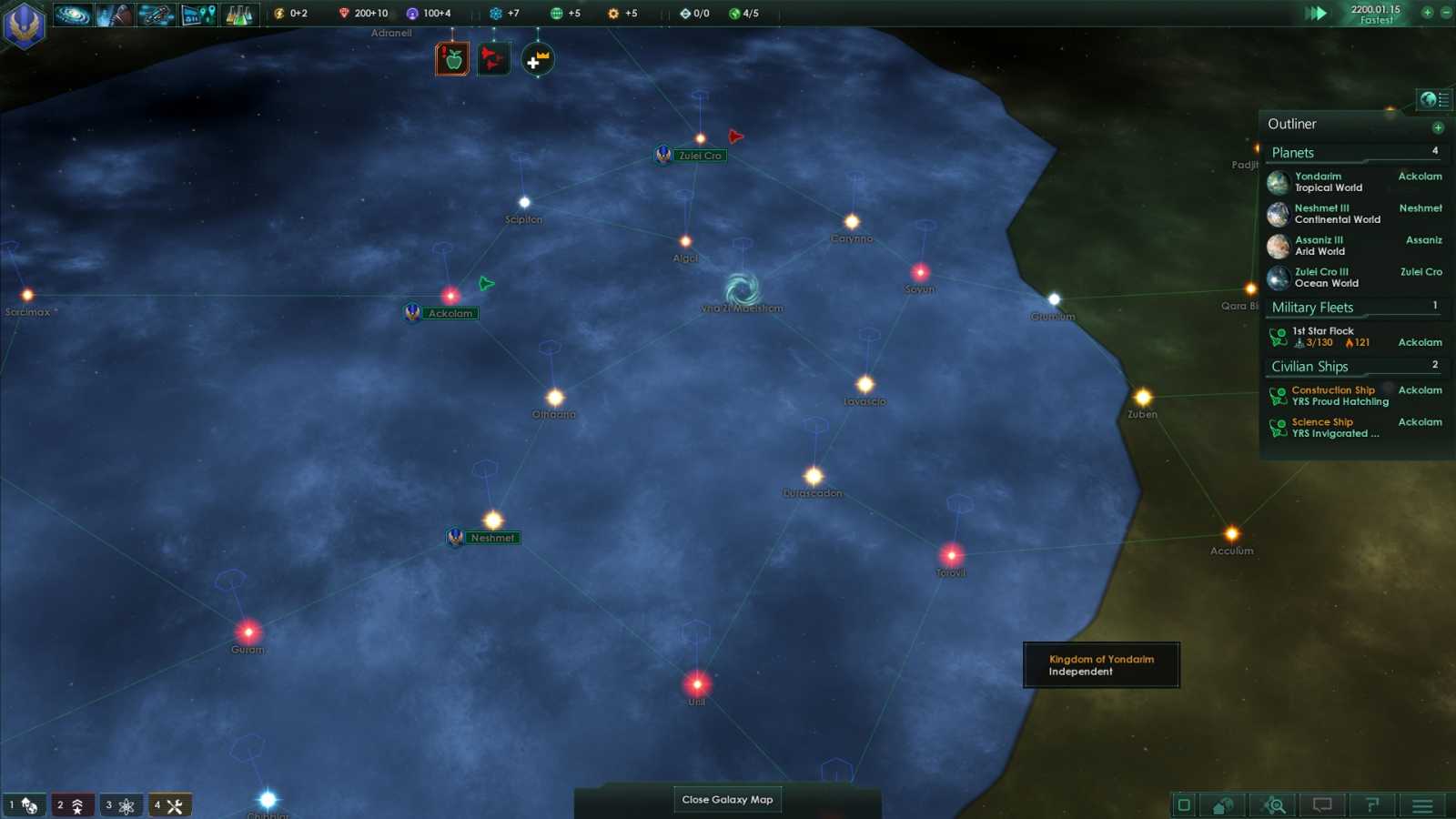The width and height of the screenshot is (1456, 819).
Task: Select the technology research flasks icon
Action: pyautogui.click(x=240, y=15)
